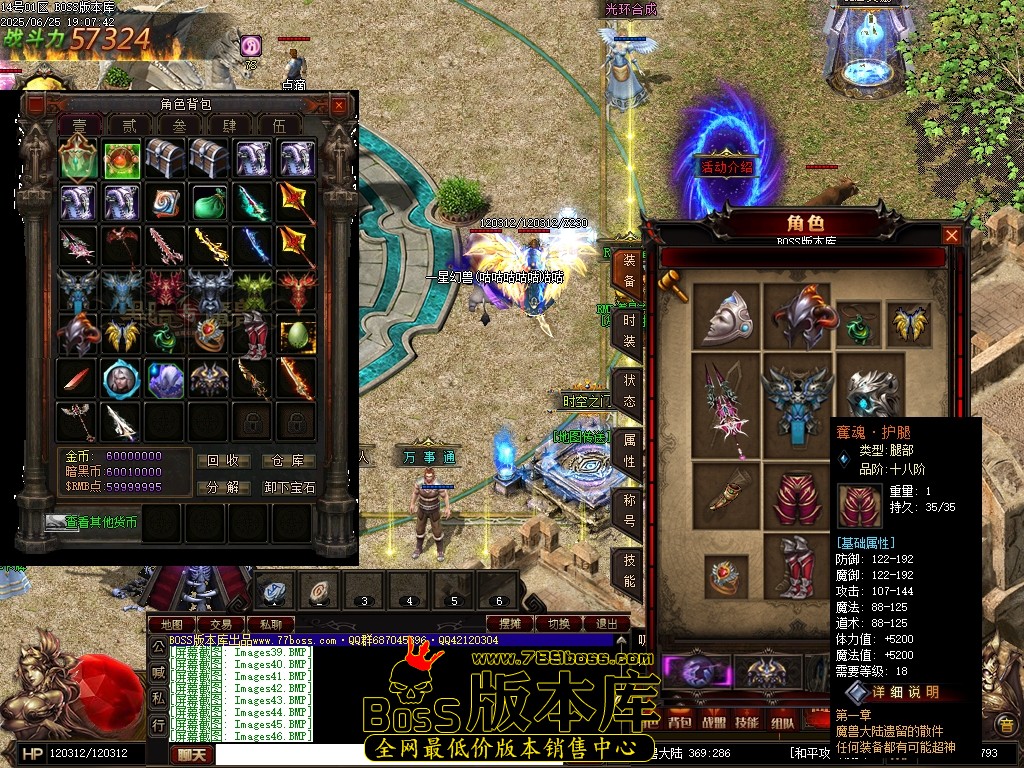Select the green sack item in backpack
Image resolution: width=1024 pixels, height=768 pixels.
(209, 203)
